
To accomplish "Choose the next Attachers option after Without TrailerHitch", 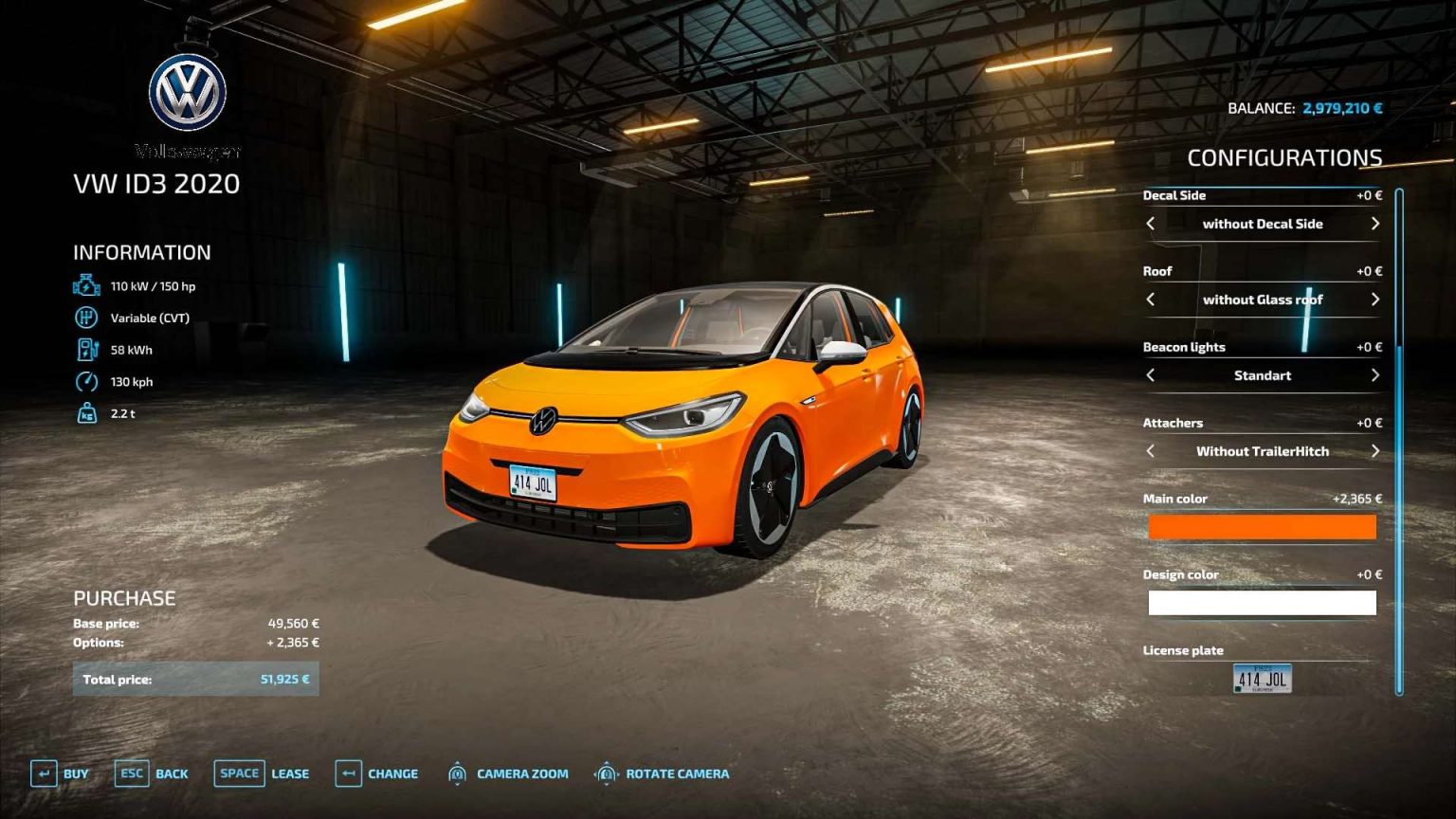I will pos(1374,451).
